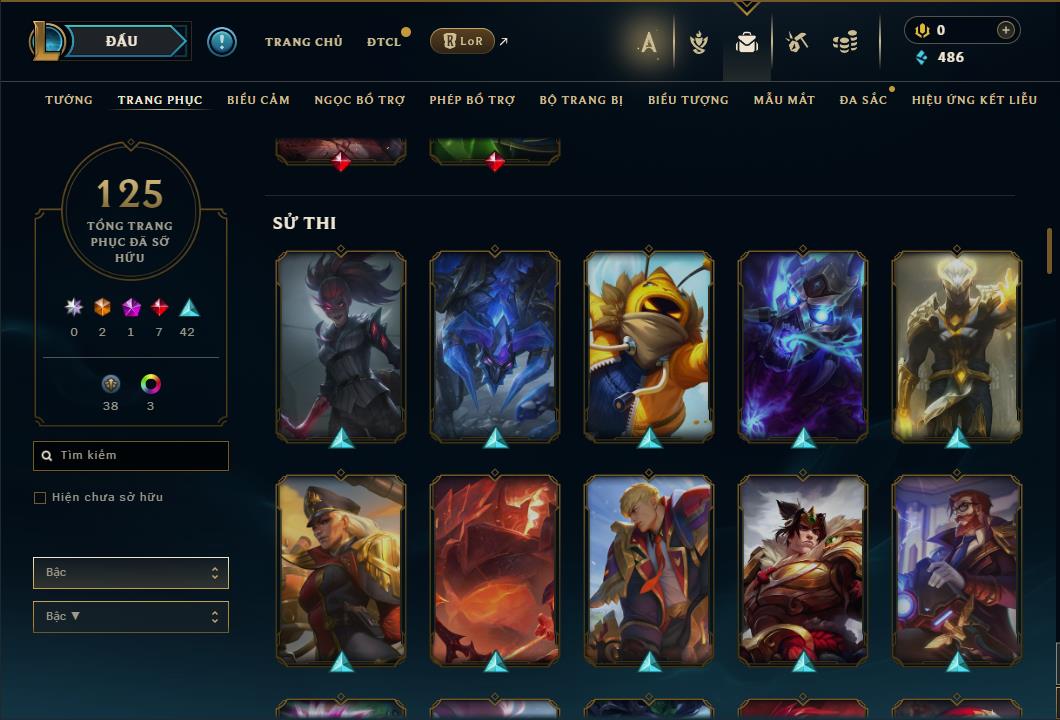Open the ĐA SẮC tab
This screenshot has height=720, width=1060.
coord(863,100)
